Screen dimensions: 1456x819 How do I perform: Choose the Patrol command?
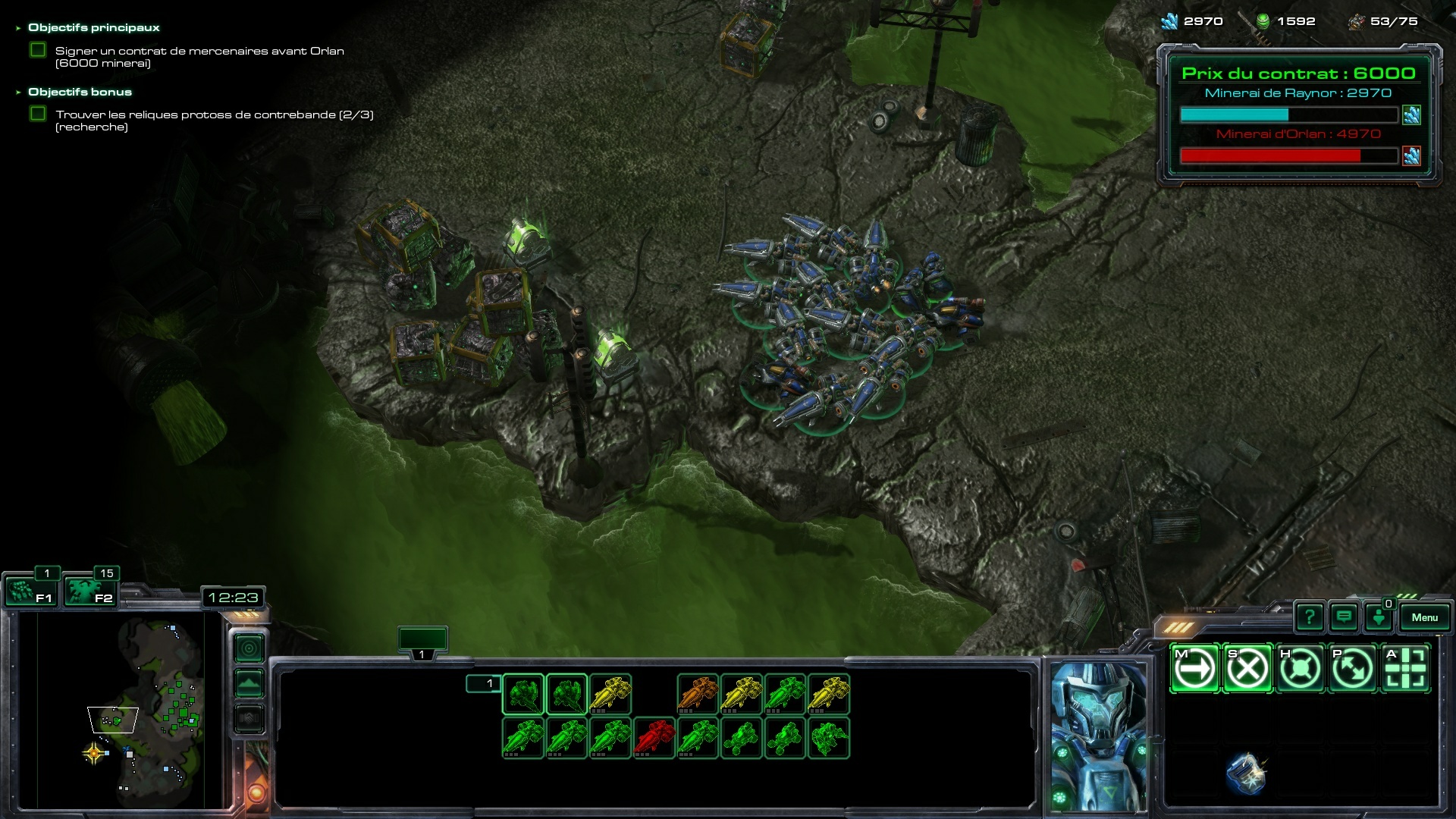point(1353,669)
